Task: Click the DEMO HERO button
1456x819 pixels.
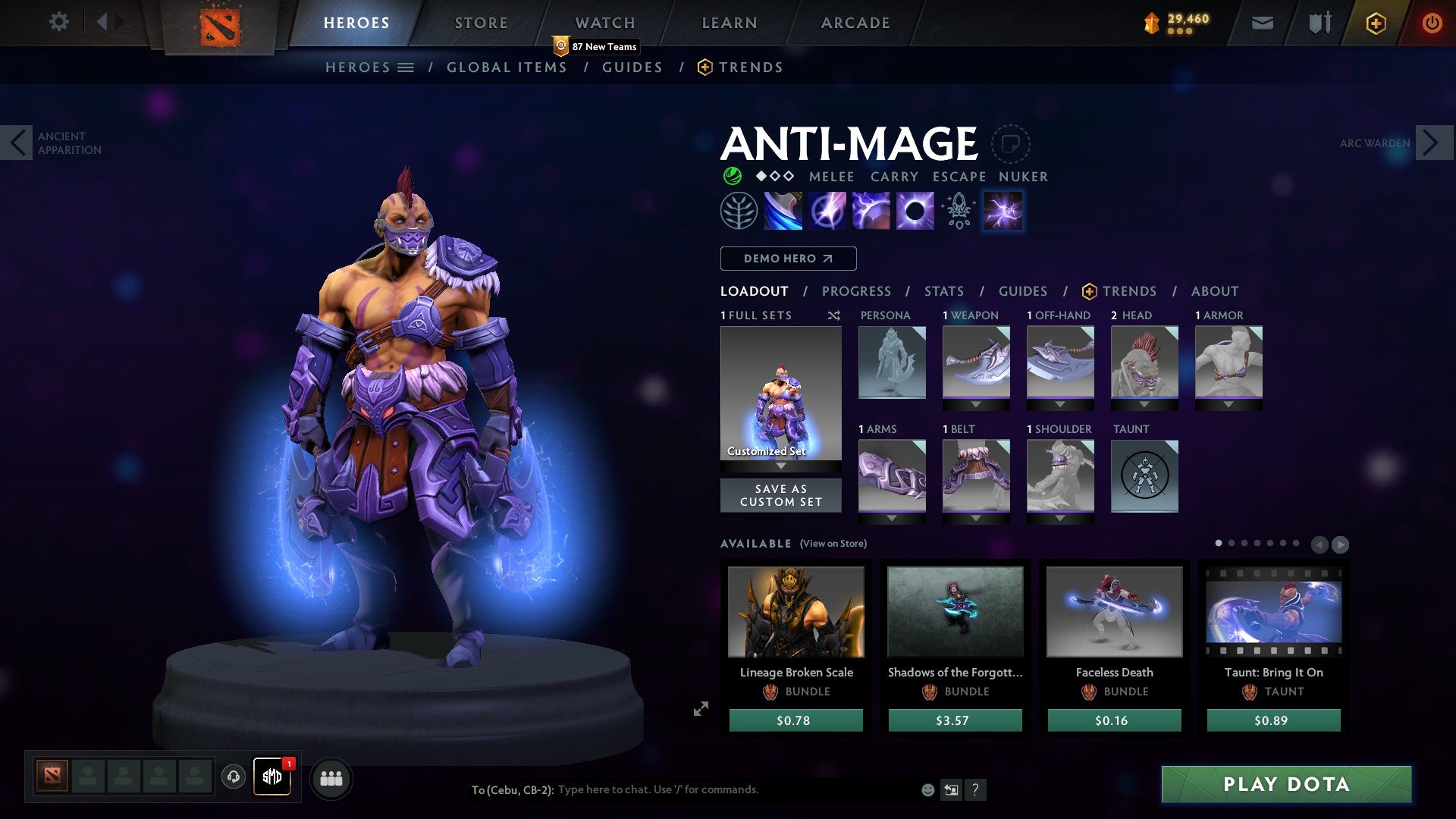Action: (787, 259)
